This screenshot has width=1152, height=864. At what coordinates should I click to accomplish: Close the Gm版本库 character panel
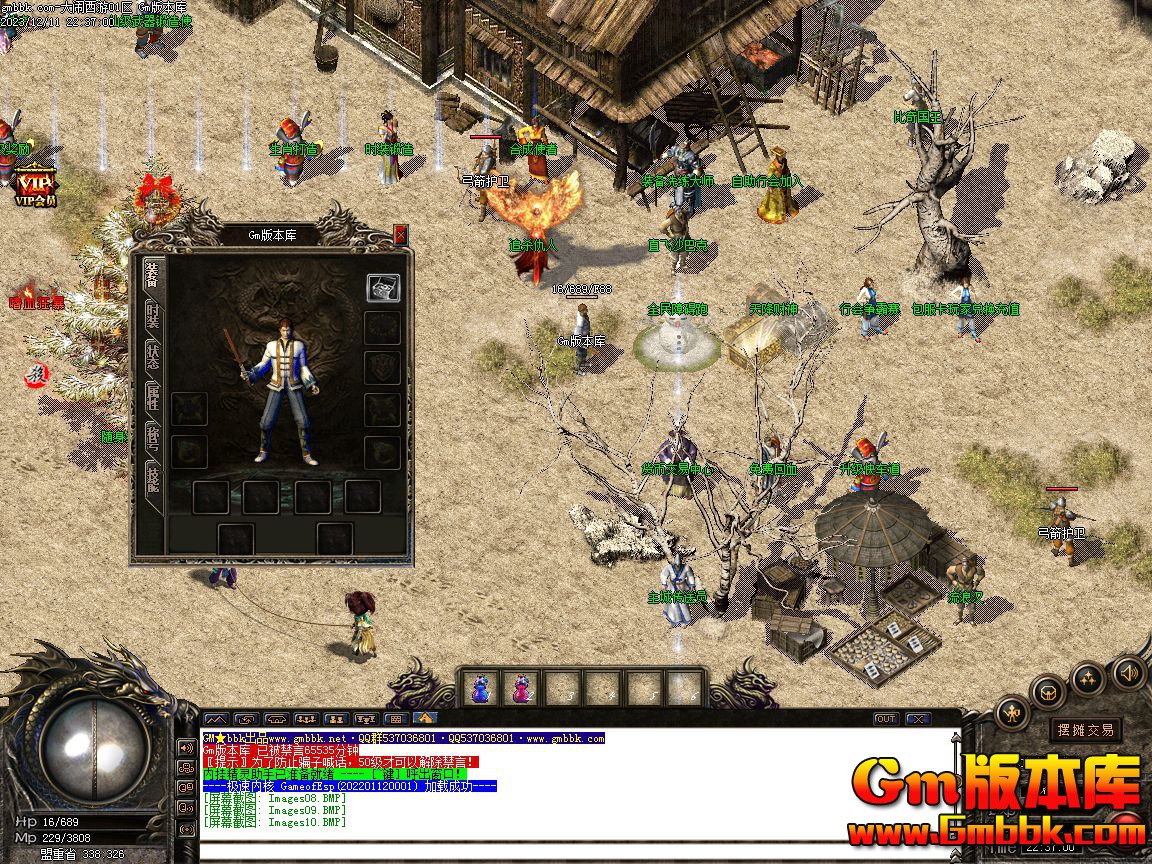tap(400, 234)
